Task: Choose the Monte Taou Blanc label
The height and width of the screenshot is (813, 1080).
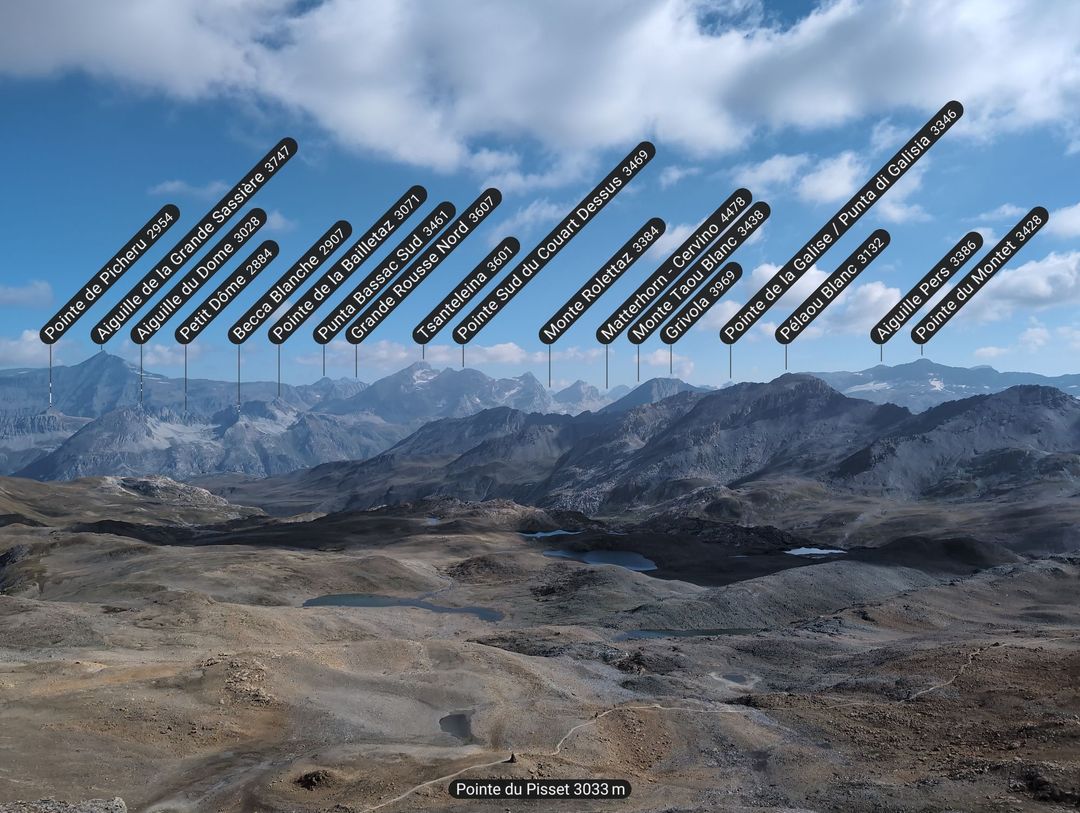Action: pos(699,273)
